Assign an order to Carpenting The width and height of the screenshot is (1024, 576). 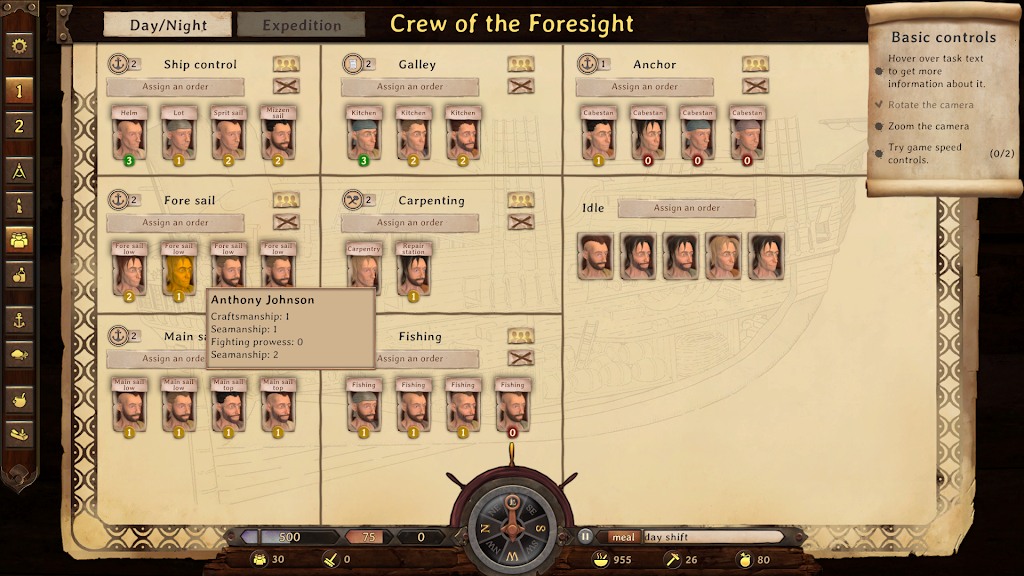[410, 223]
